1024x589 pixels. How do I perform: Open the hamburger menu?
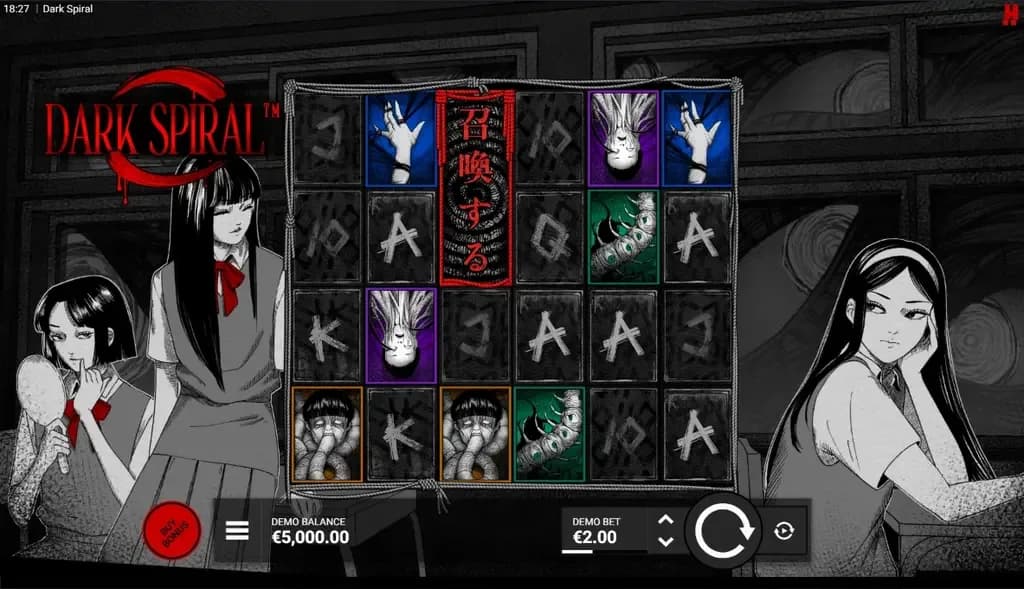click(x=237, y=530)
